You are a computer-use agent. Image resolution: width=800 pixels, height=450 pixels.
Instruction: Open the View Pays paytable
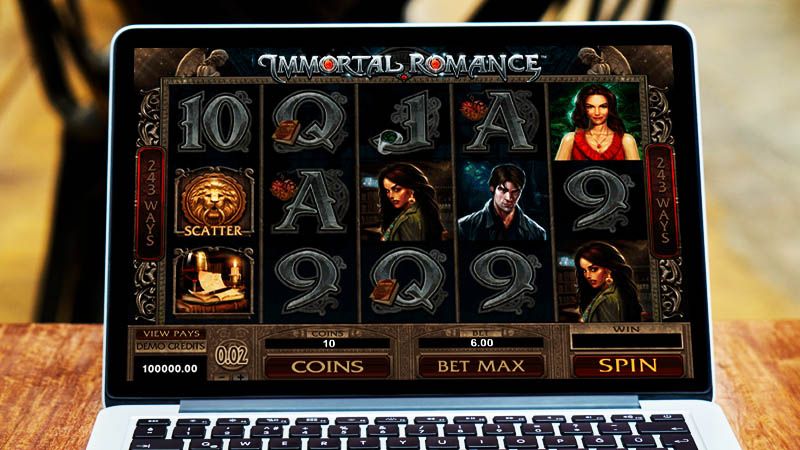click(171, 333)
